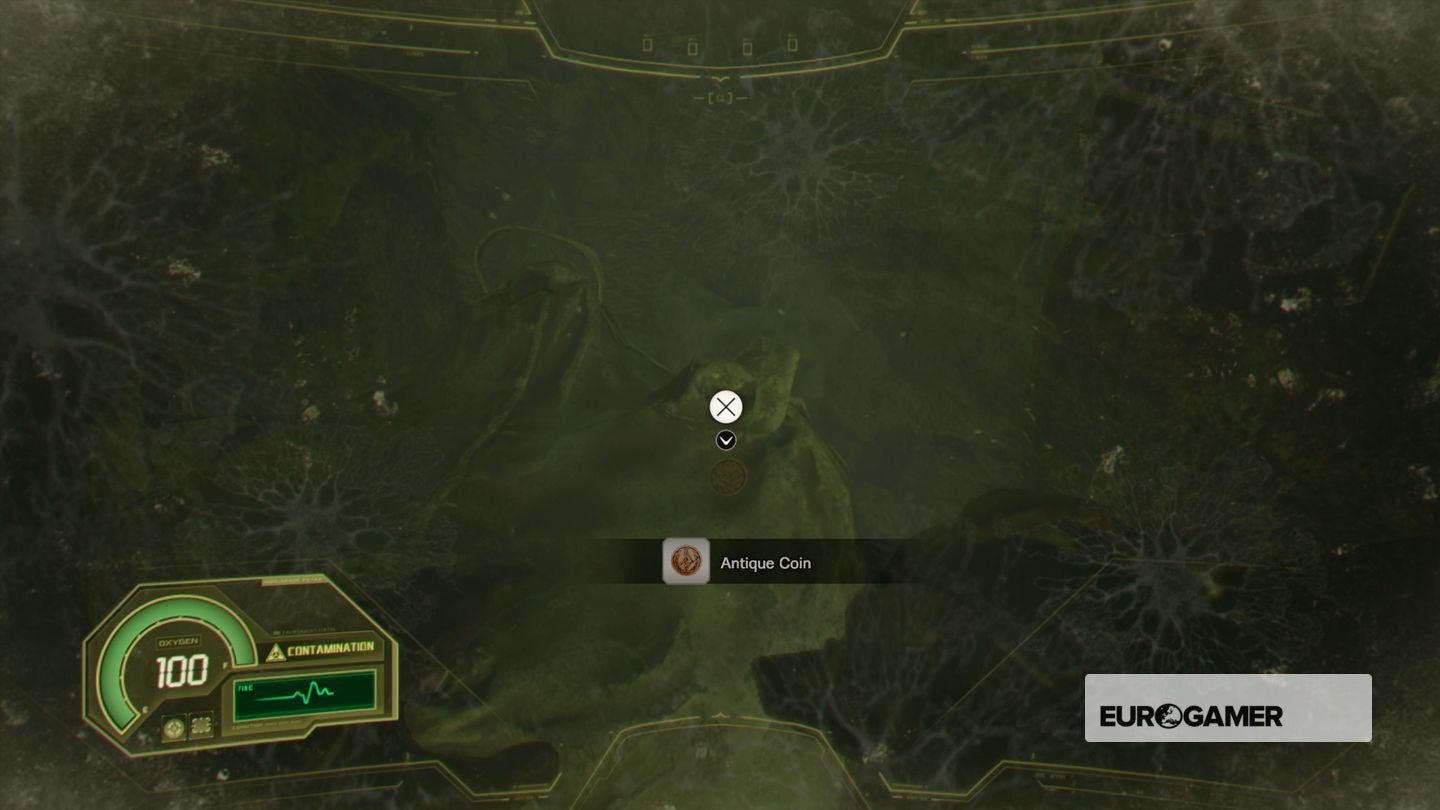Open the Eurogamer watermark panel
This screenshot has width=1440, height=810.
click(x=1228, y=708)
